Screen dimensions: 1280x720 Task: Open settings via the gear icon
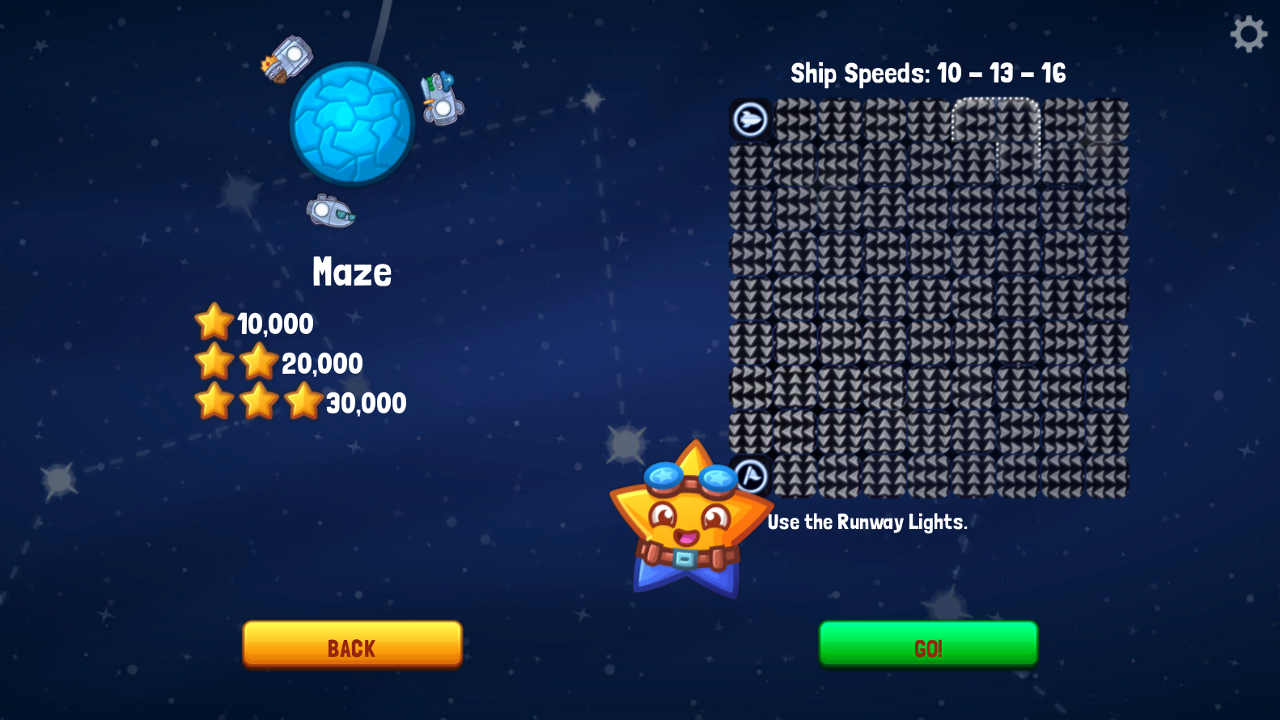(1248, 35)
